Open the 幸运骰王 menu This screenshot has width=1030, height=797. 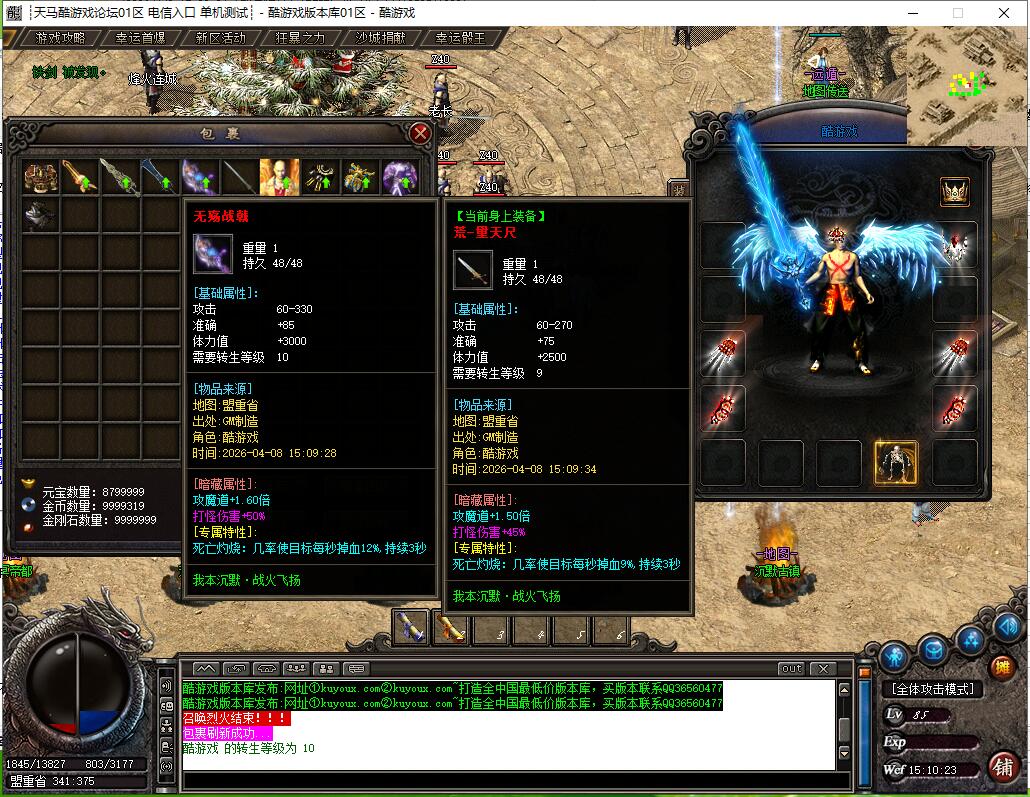coord(460,38)
